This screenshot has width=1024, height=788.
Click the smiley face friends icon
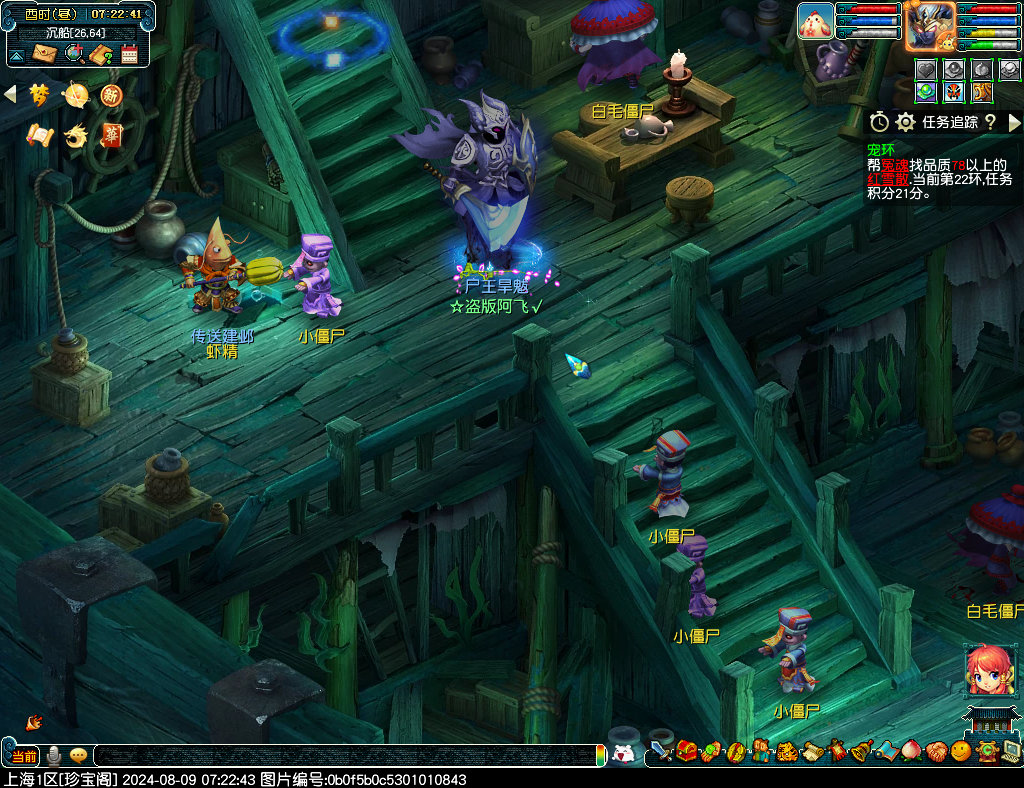(x=960, y=751)
